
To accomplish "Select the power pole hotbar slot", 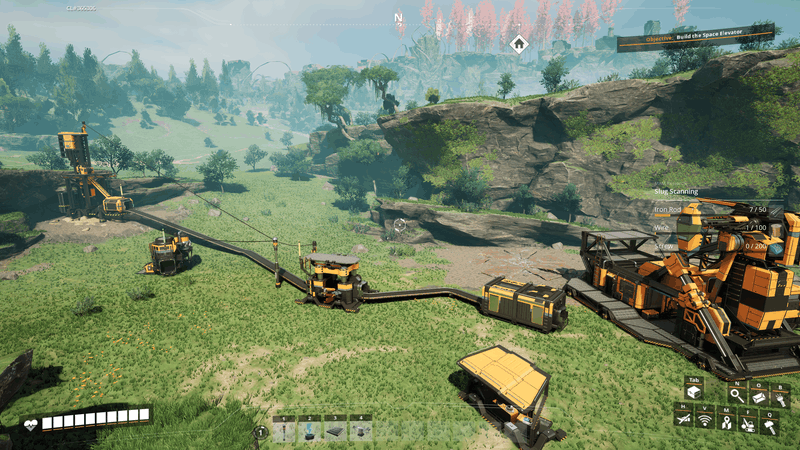I will [x=285, y=431].
